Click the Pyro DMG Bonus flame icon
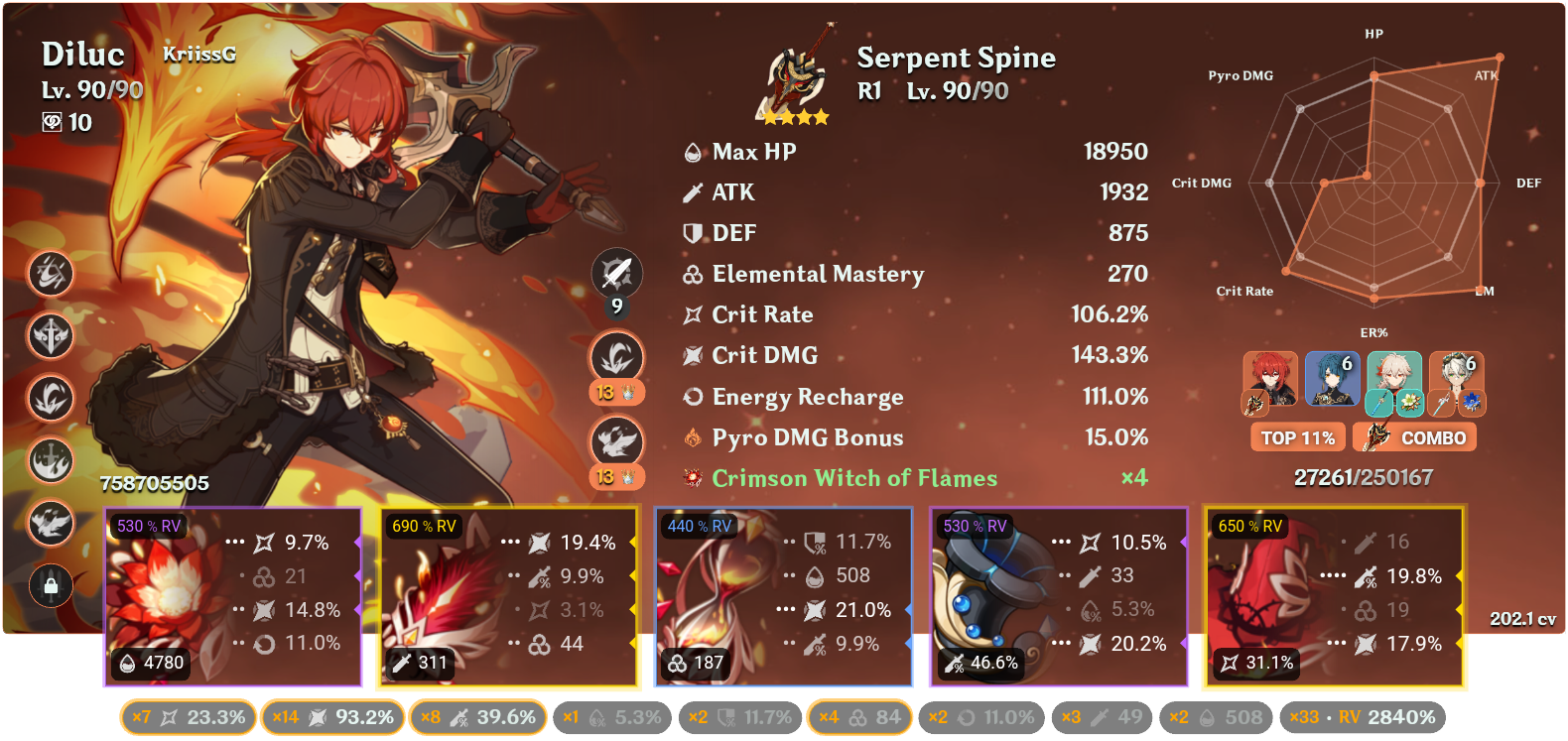Image resolution: width=1568 pixels, height=741 pixels. click(x=692, y=436)
